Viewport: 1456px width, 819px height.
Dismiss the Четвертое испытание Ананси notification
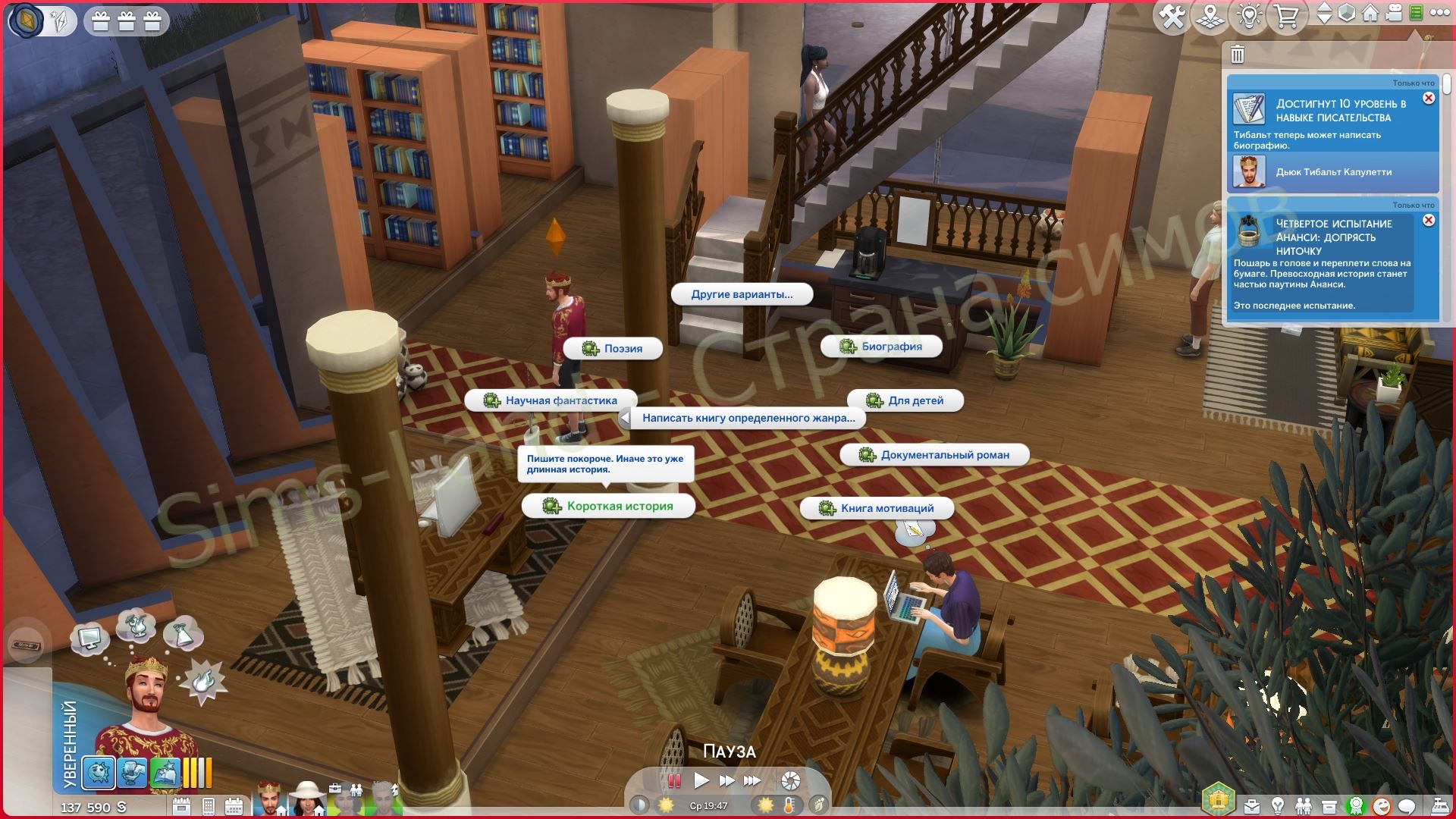click(x=1429, y=221)
